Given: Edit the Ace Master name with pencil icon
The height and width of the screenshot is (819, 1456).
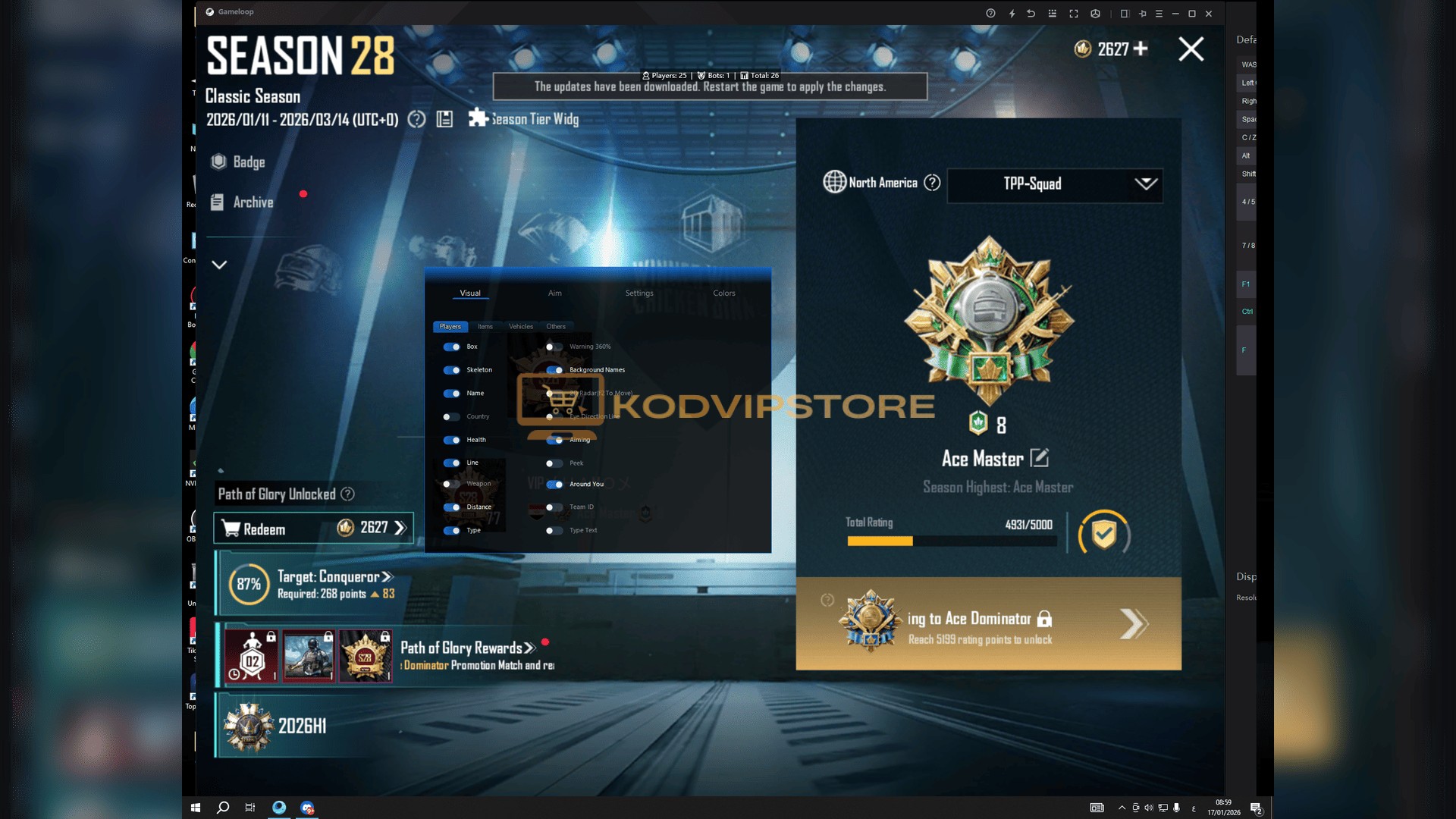Looking at the screenshot, I should (x=1042, y=457).
